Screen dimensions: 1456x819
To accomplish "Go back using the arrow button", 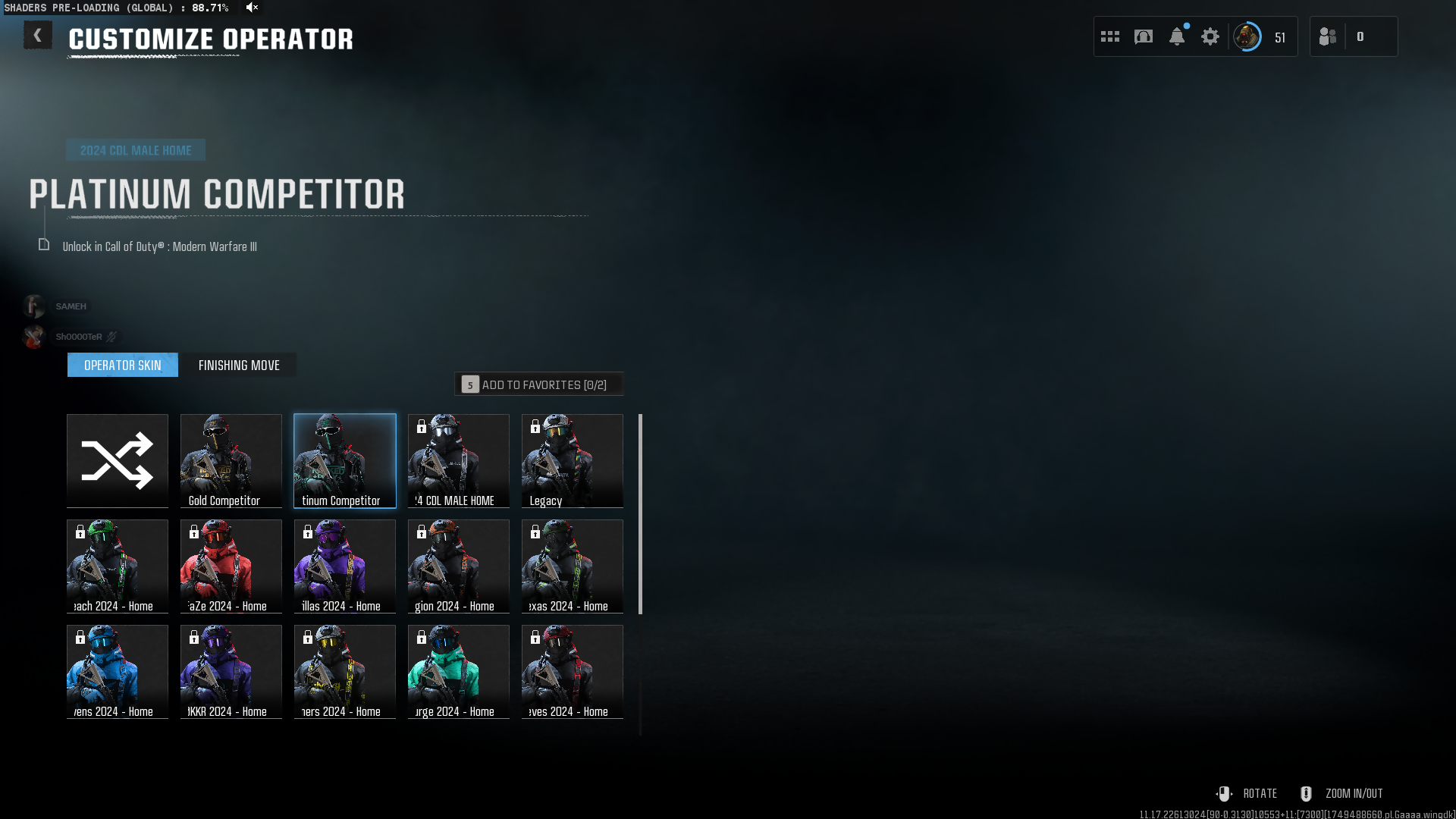I will (x=37, y=36).
